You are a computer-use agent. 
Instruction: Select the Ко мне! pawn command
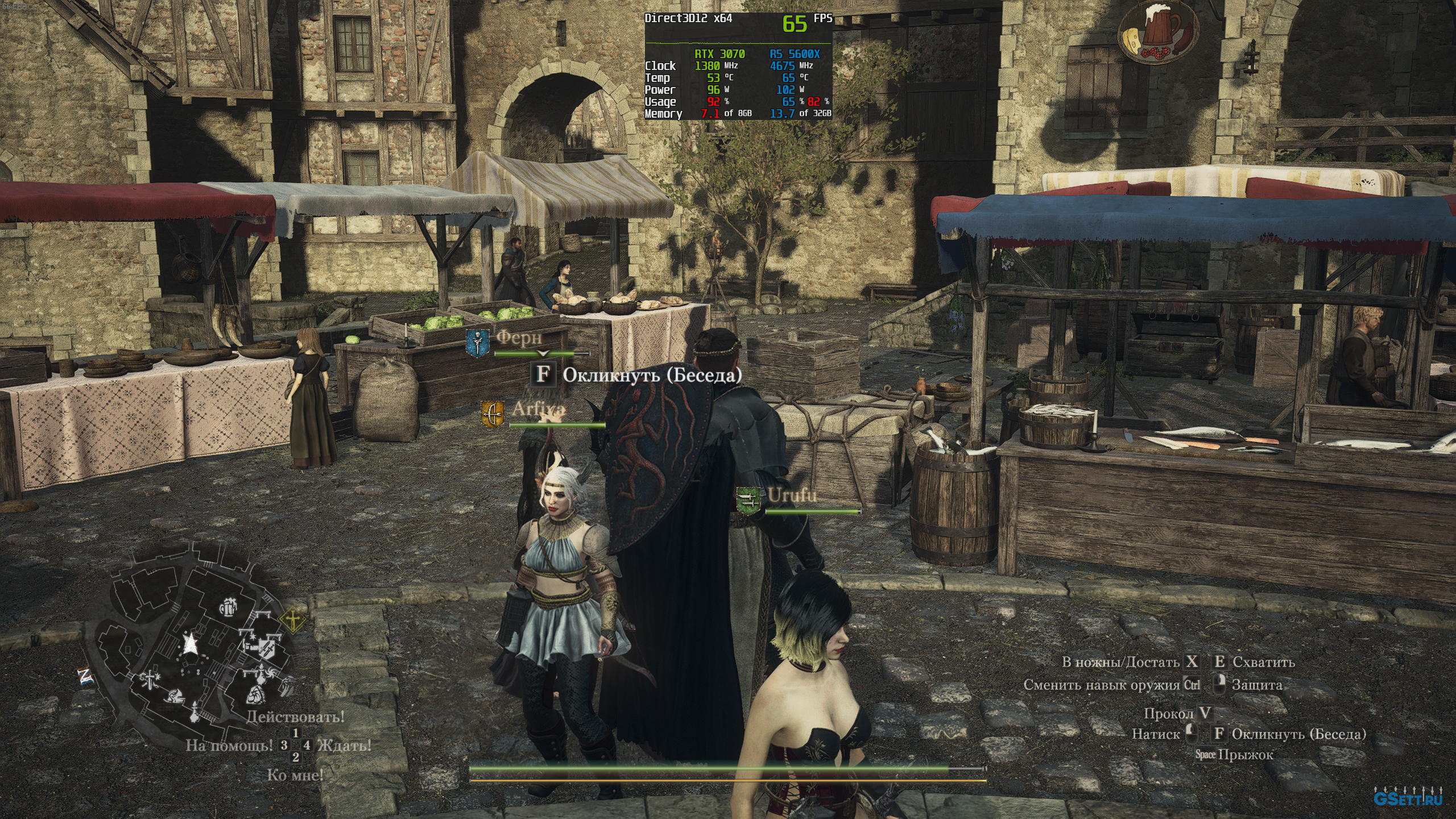pyautogui.click(x=295, y=775)
